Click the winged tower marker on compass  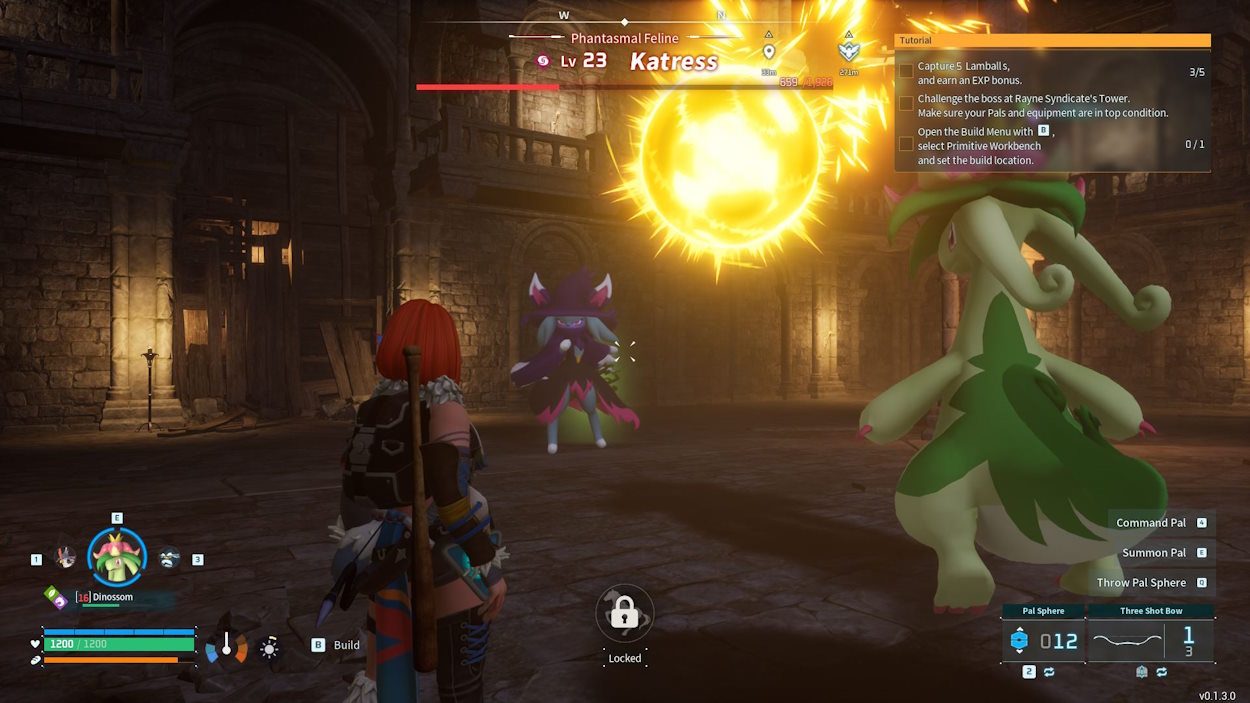tap(849, 51)
